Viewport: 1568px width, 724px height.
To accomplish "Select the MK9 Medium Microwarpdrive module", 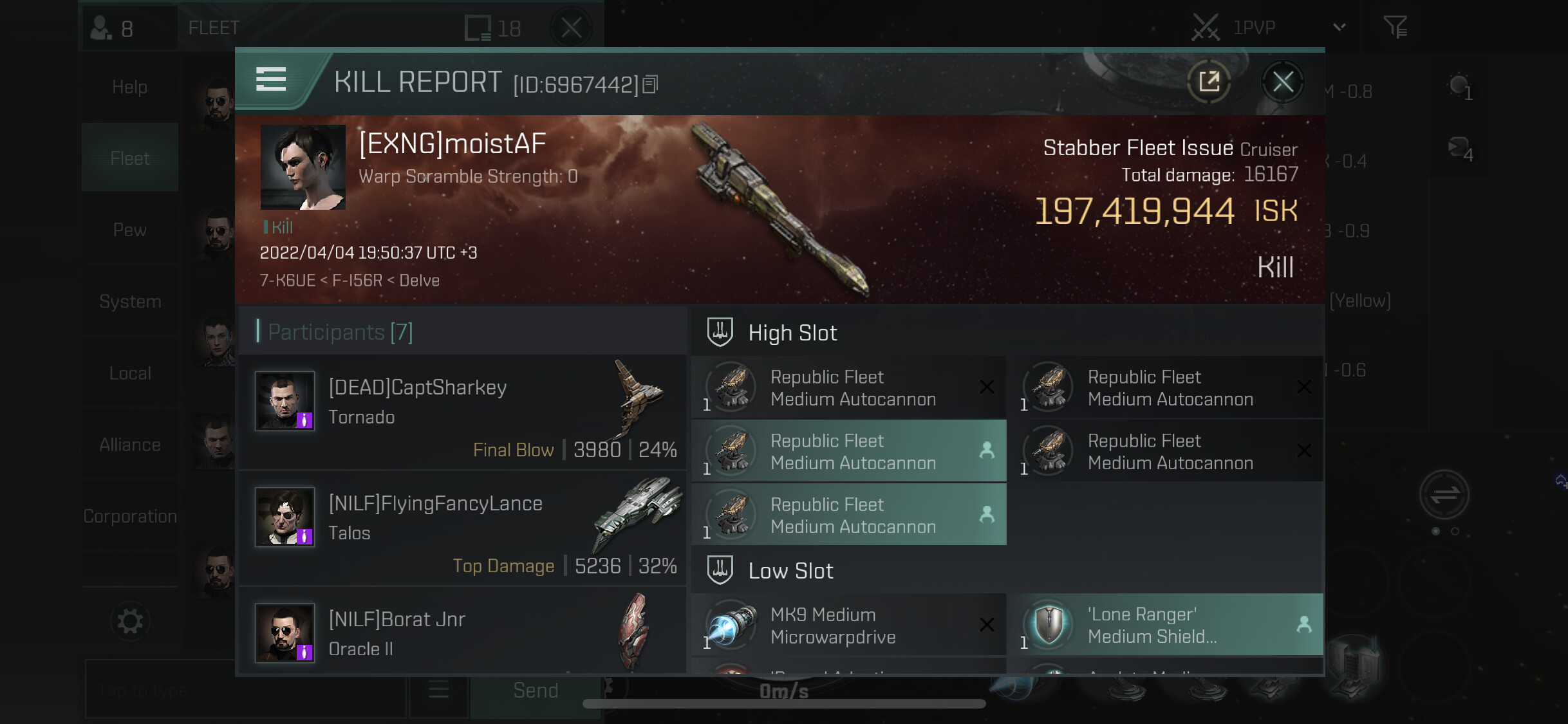I will pyautogui.click(x=848, y=625).
